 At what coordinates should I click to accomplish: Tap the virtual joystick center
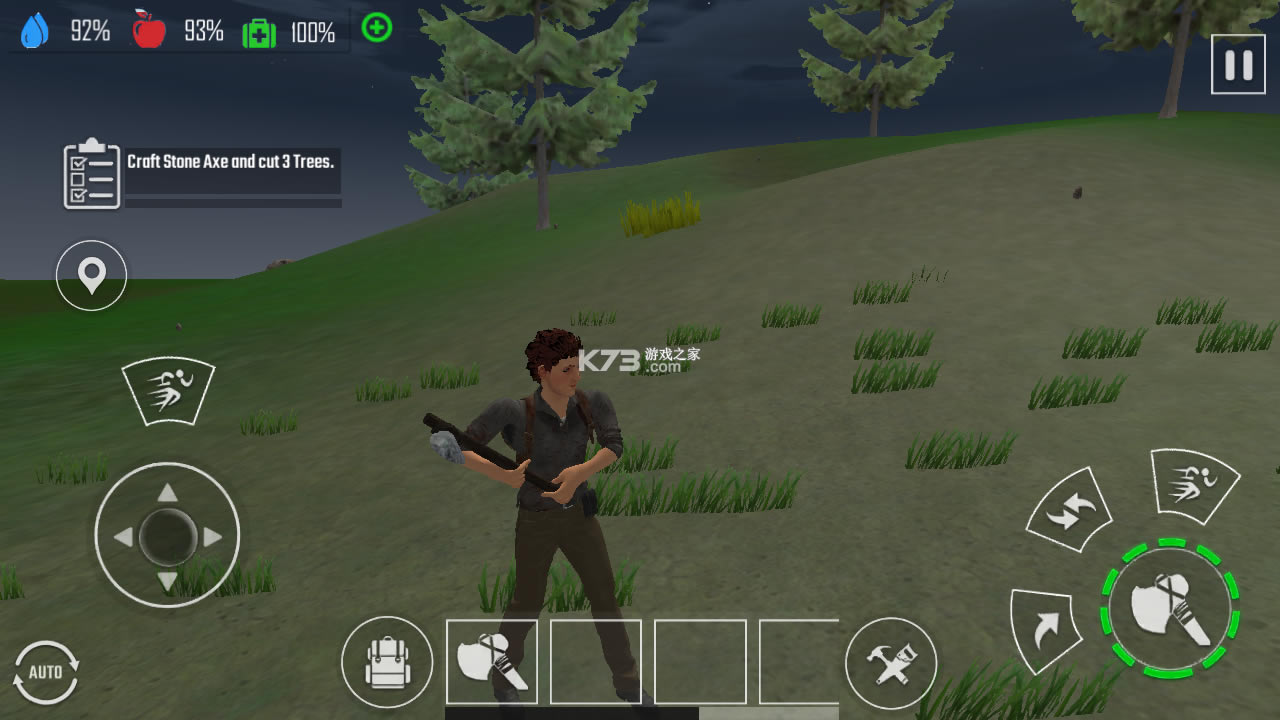point(168,536)
